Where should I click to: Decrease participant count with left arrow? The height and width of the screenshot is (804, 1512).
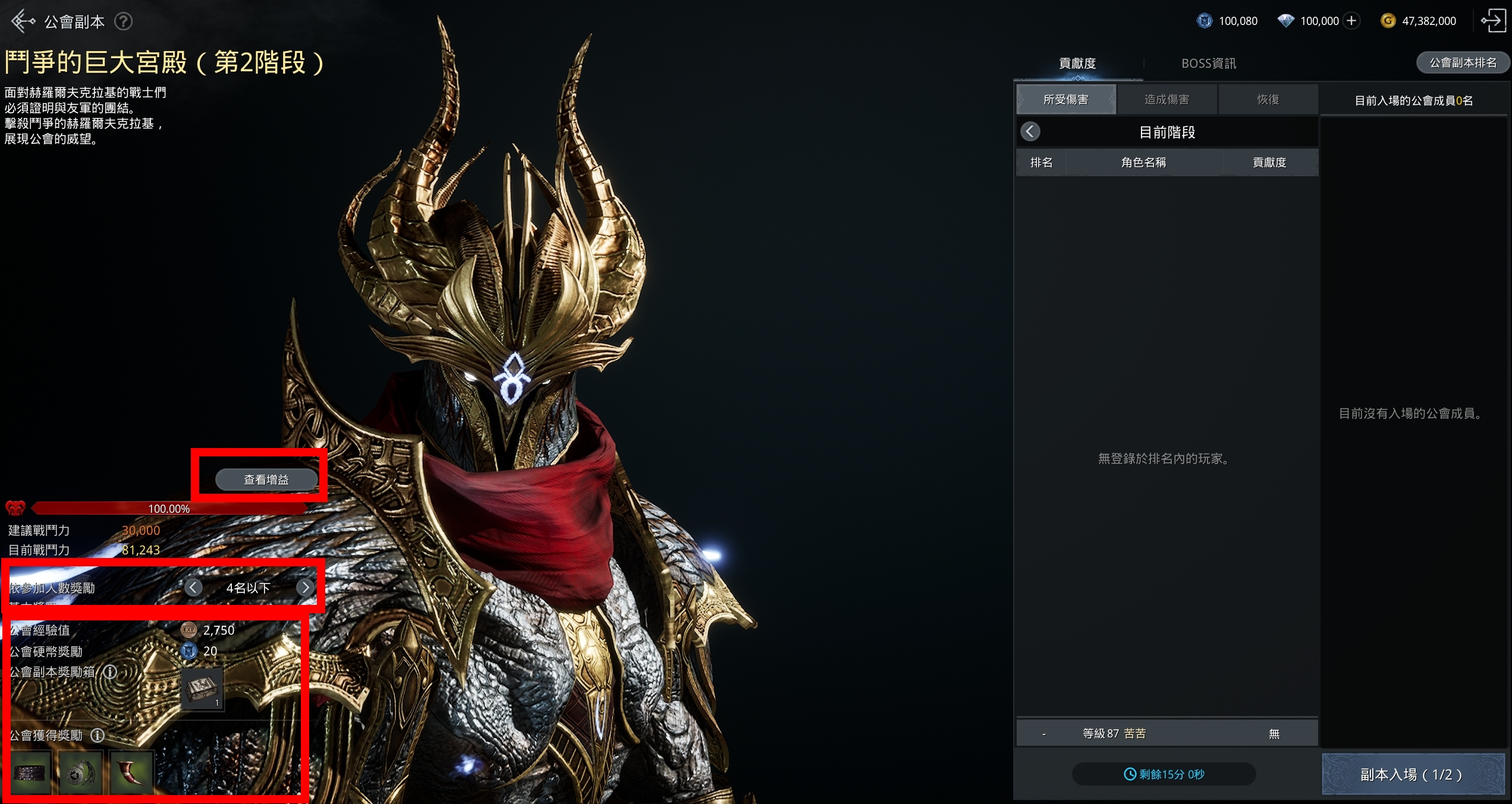[193, 588]
